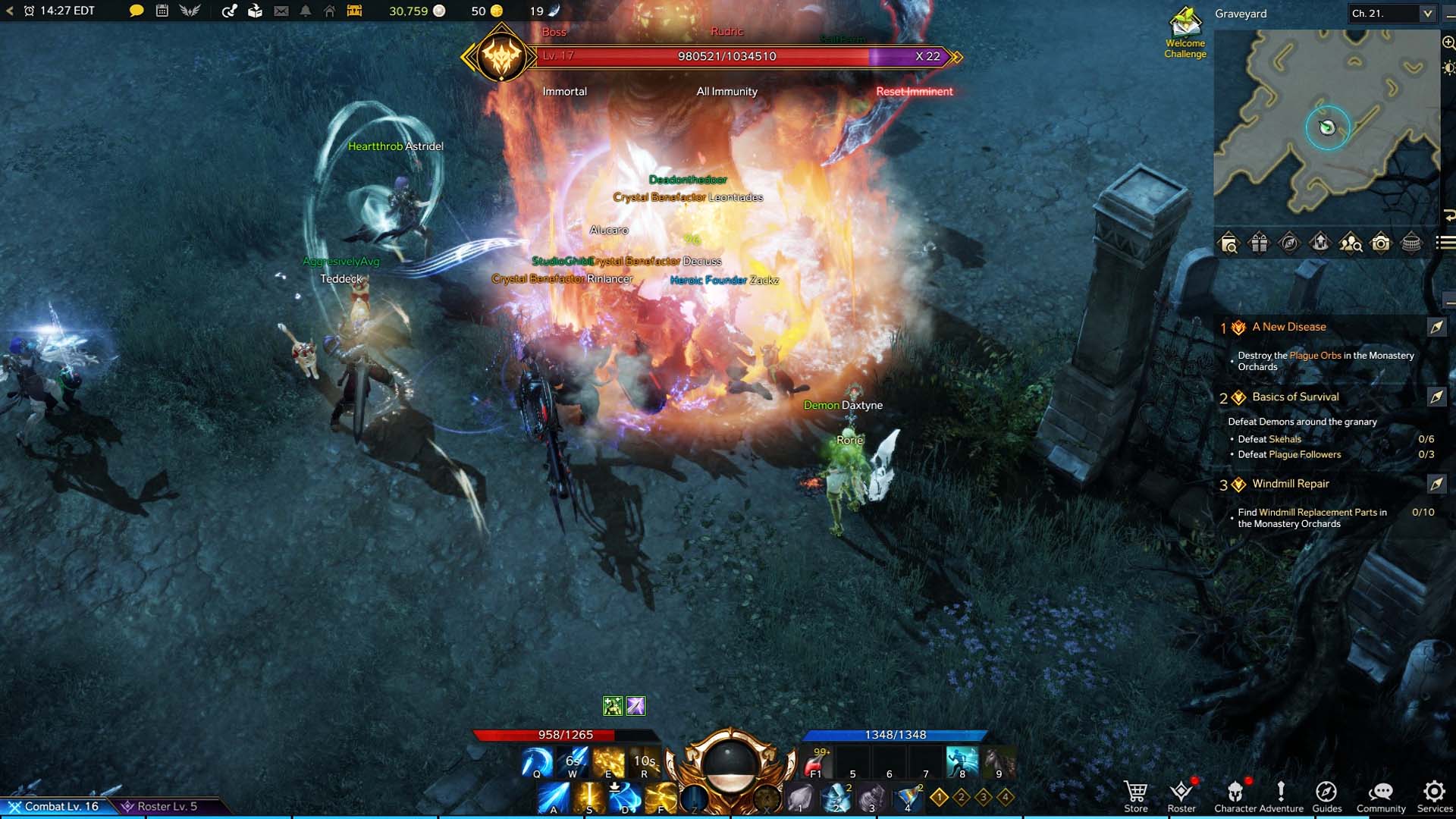
Task: Open the calendar icon in the top bar
Action: pyautogui.click(x=162, y=11)
